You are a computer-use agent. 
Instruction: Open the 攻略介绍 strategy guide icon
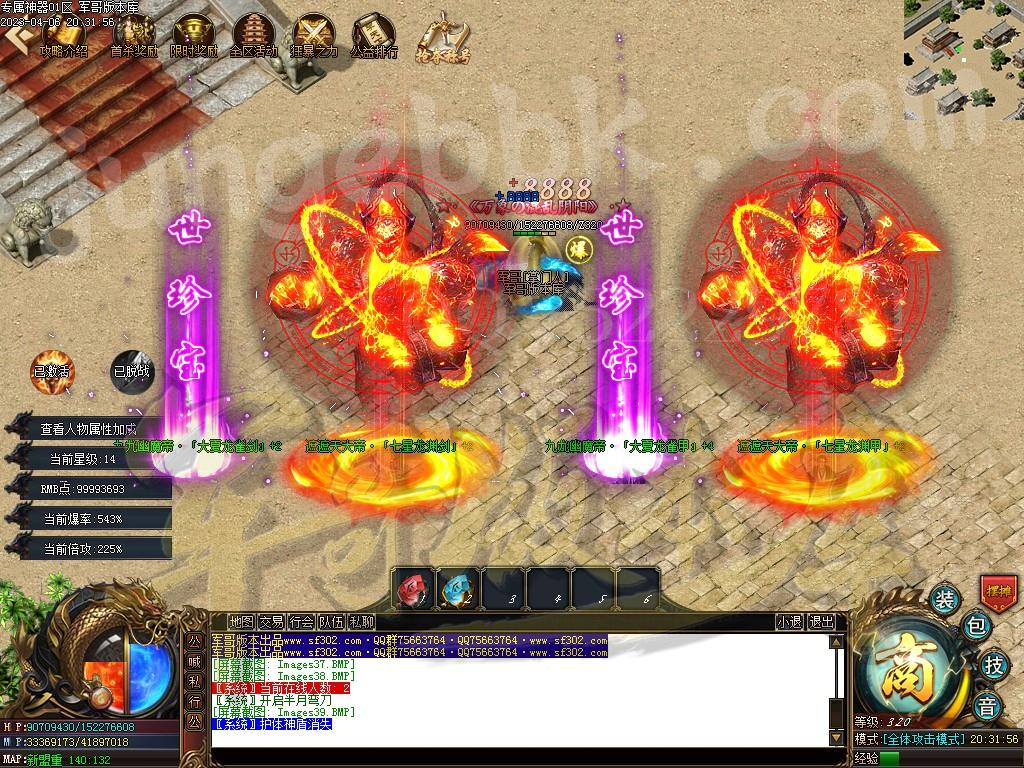(64, 36)
